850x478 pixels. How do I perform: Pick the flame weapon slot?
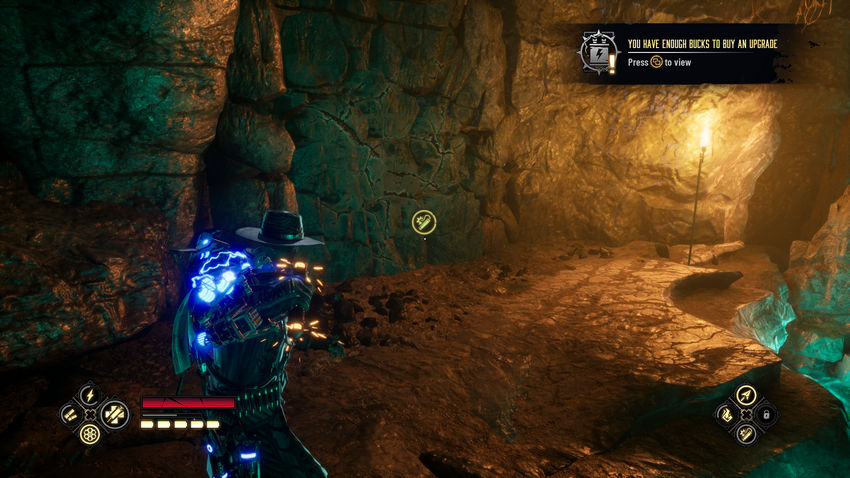coord(725,414)
